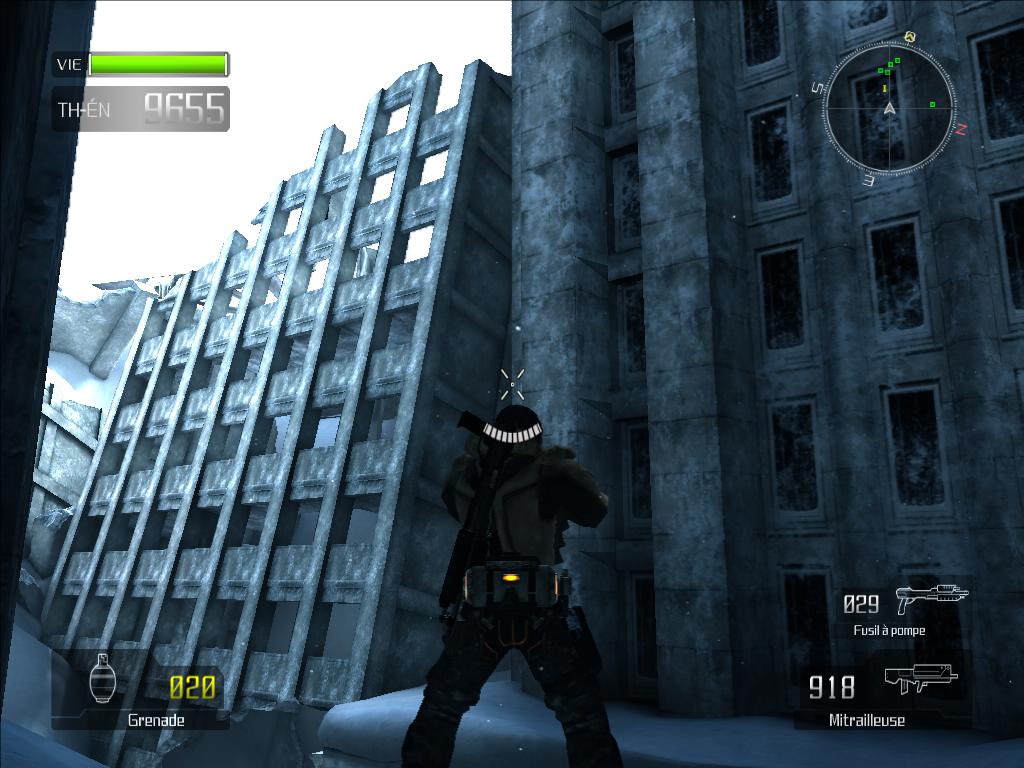The height and width of the screenshot is (768, 1024).
Task: Select the Grenade icon
Action: tap(101, 679)
